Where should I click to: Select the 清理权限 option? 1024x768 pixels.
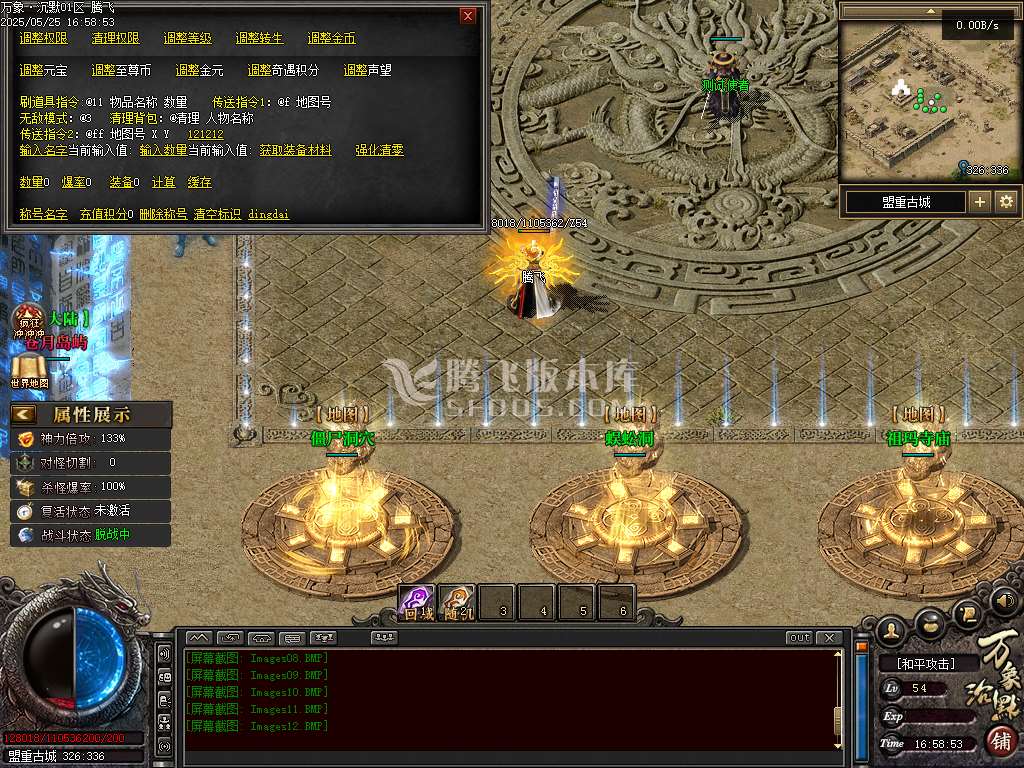(115, 38)
